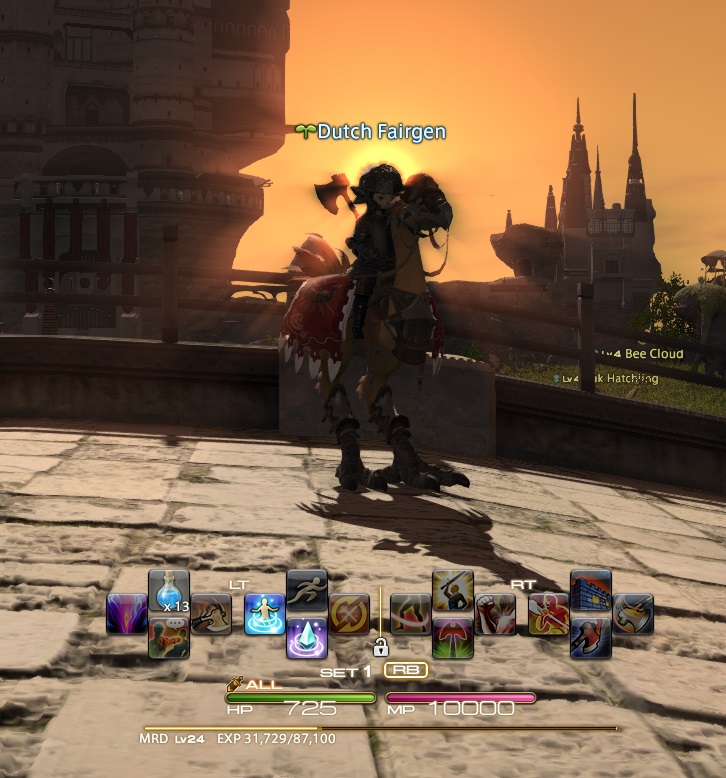Toggle the hotbar padlock icon

coord(380,646)
